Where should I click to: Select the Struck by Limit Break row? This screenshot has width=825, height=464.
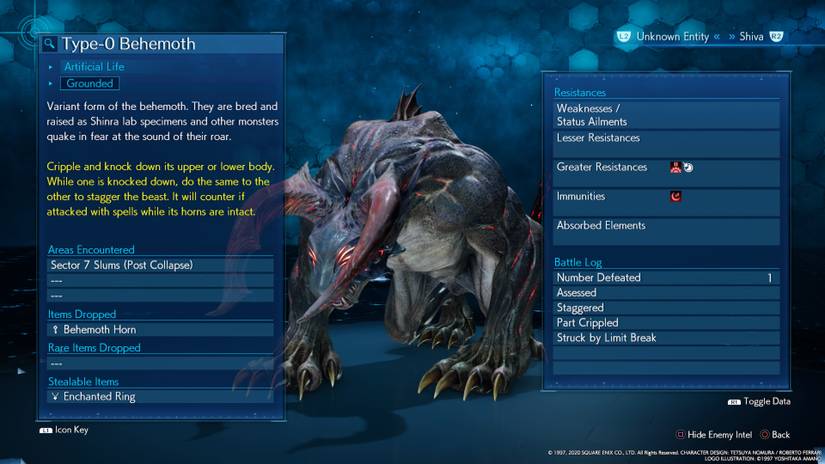[x=666, y=338]
